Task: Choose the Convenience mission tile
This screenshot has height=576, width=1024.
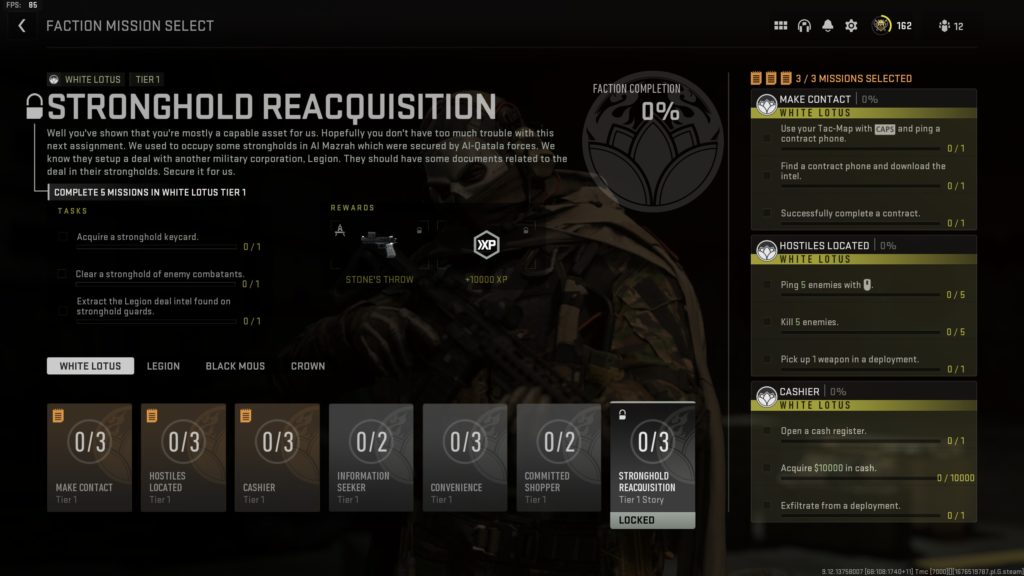Action: [x=465, y=457]
